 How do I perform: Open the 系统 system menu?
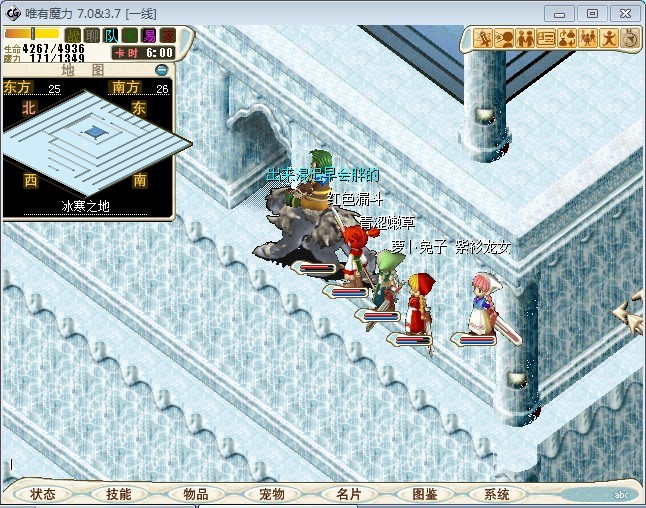click(497, 494)
